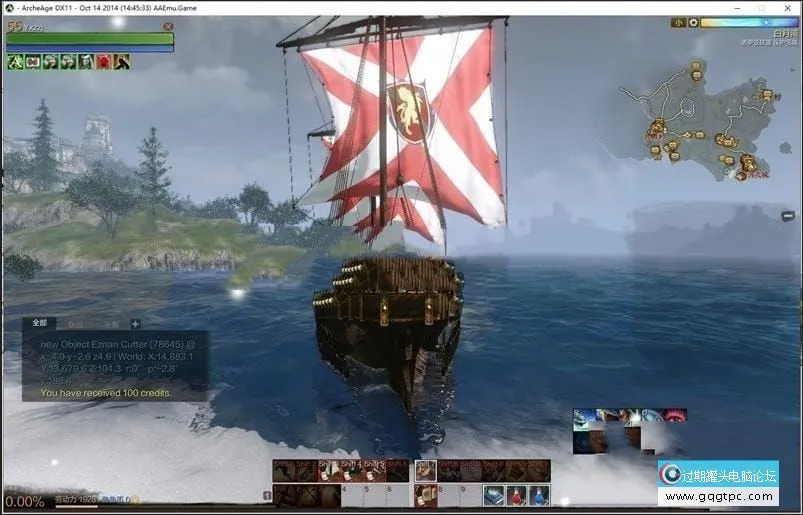The height and width of the screenshot is (515, 803).
Task: Select the red eye skill icon
Action: click(676, 415)
